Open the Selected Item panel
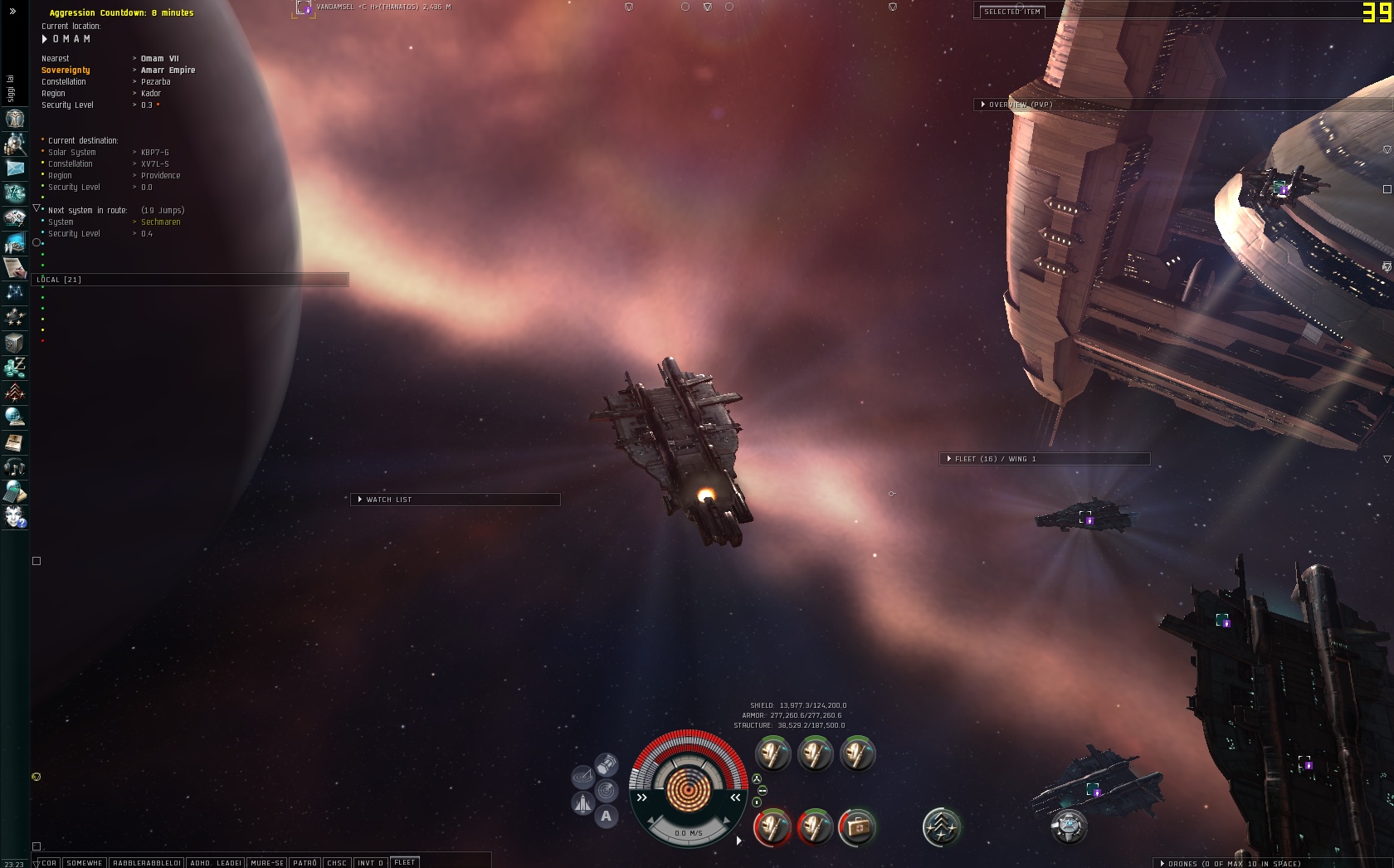 tap(1011, 12)
